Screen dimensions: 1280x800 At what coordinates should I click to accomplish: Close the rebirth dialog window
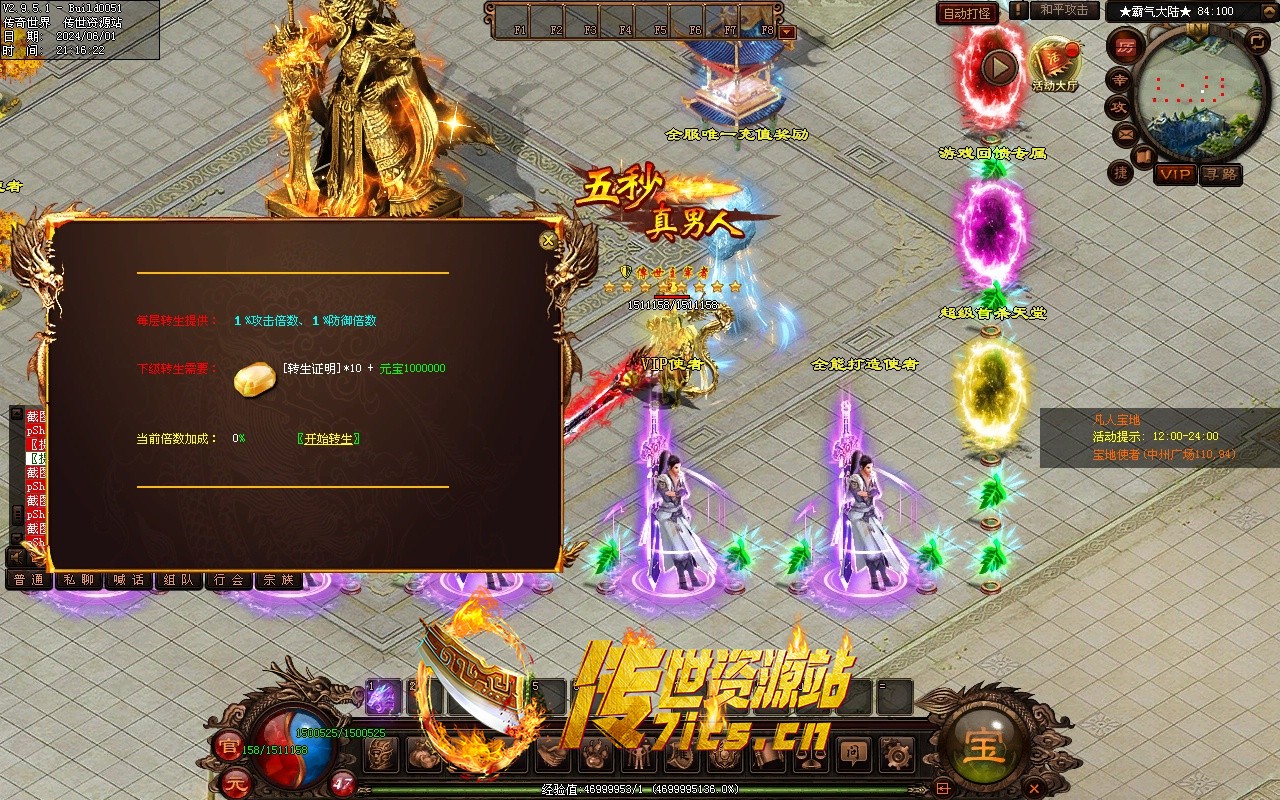coord(547,240)
